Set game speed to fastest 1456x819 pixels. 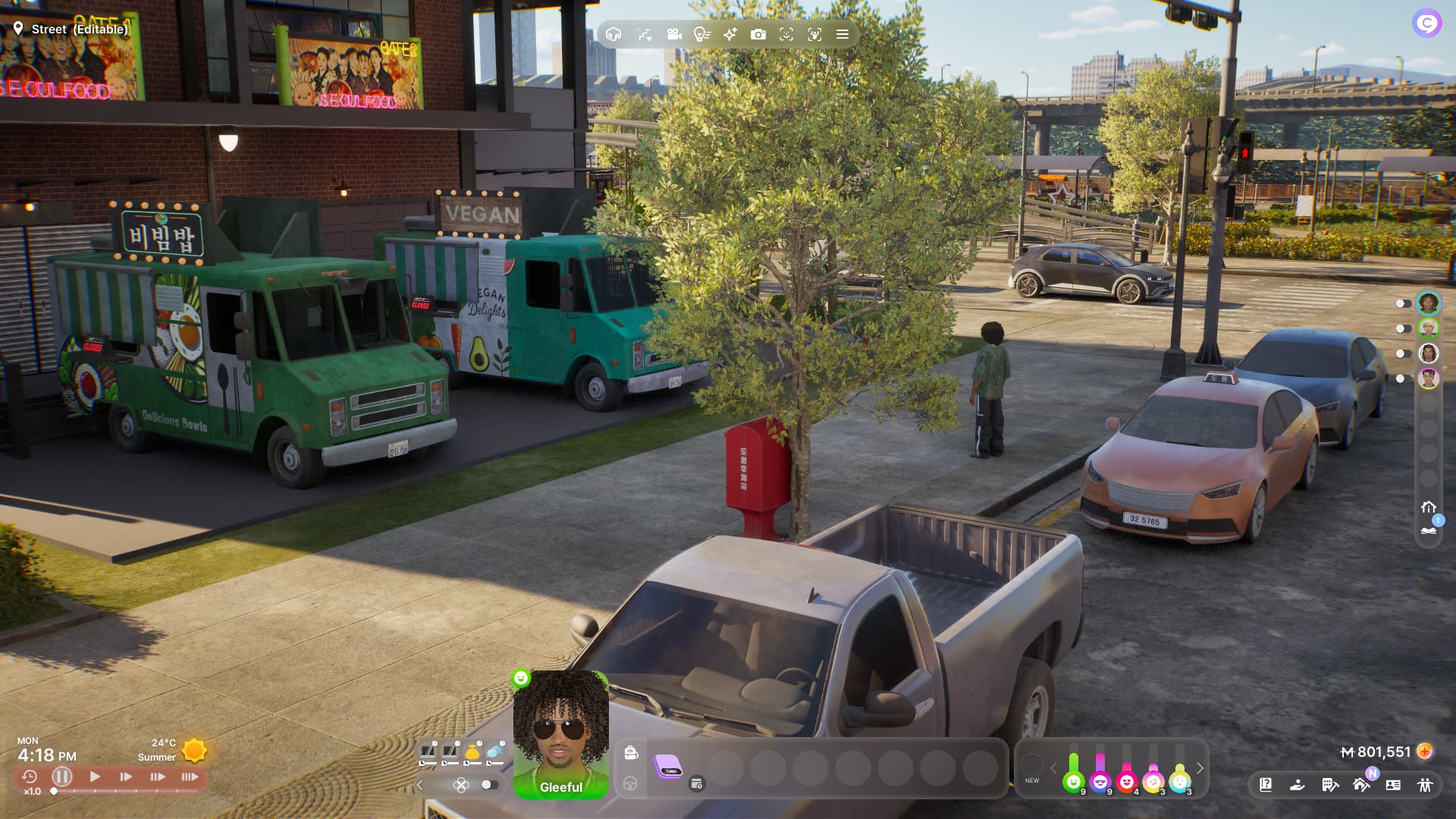190,777
